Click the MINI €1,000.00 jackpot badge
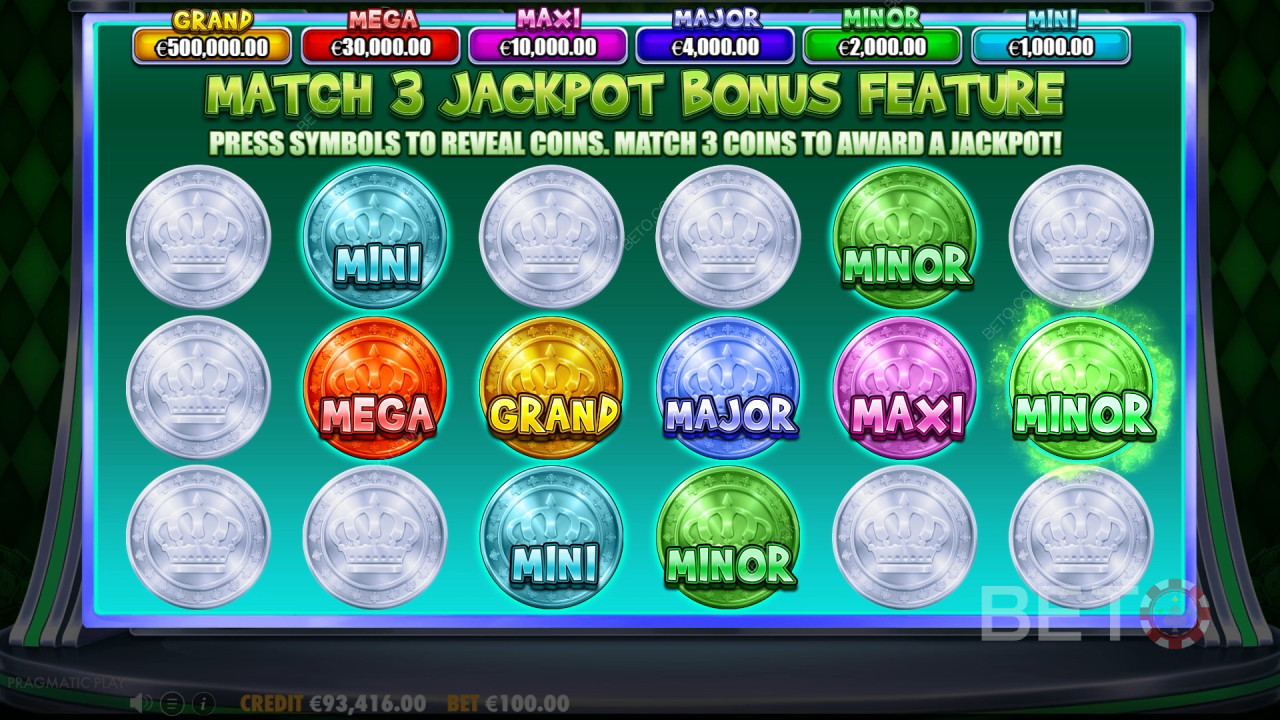The width and height of the screenshot is (1280, 720). click(x=1048, y=44)
